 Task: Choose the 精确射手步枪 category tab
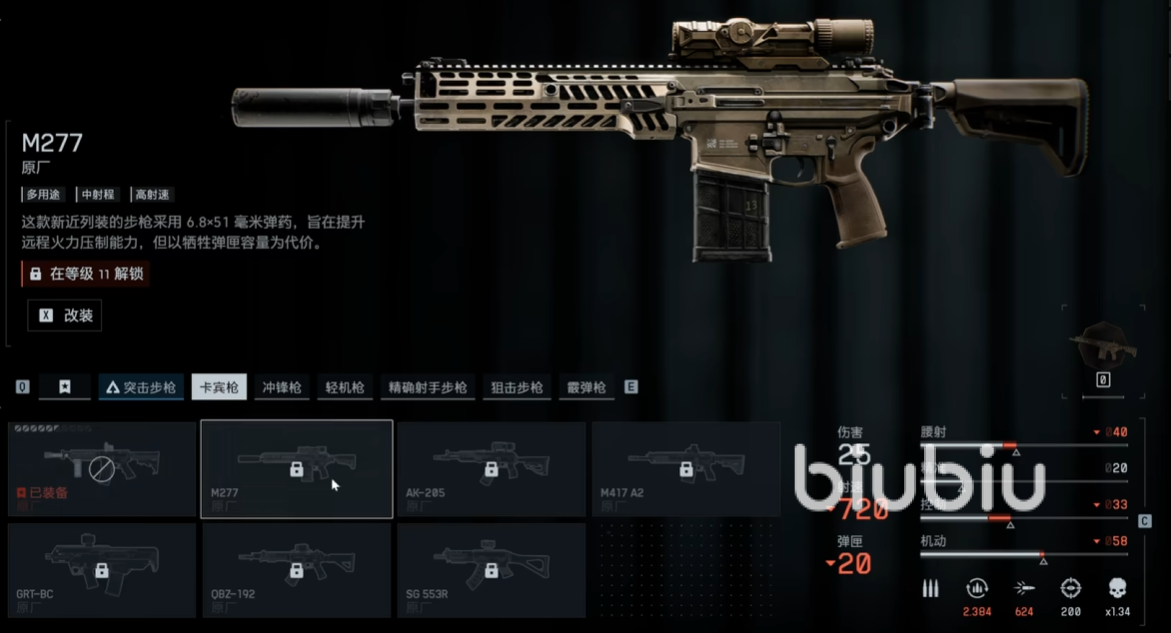click(427, 387)
